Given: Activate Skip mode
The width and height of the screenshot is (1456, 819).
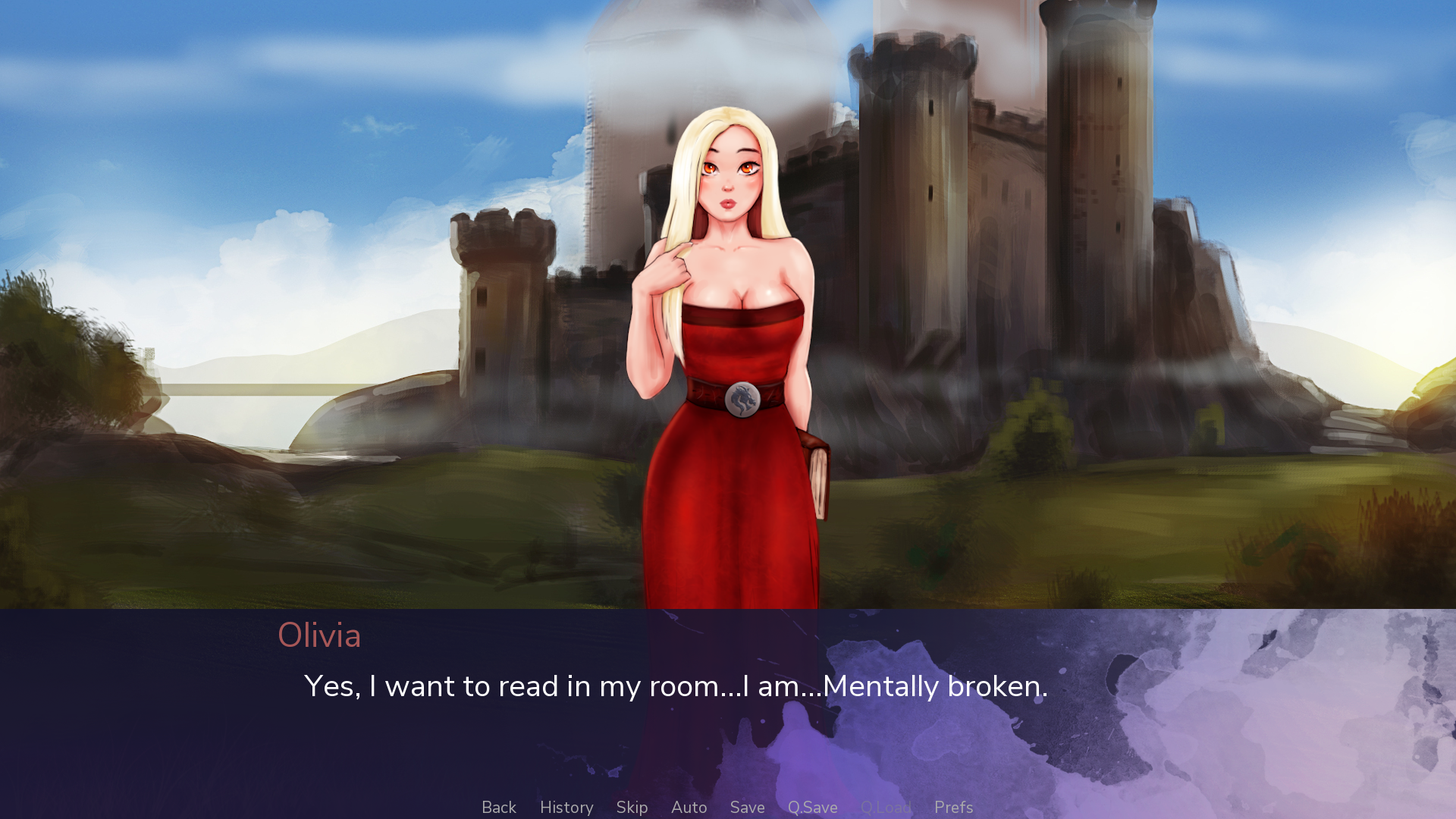Looking at the screenshot, I should coord(632,808).
